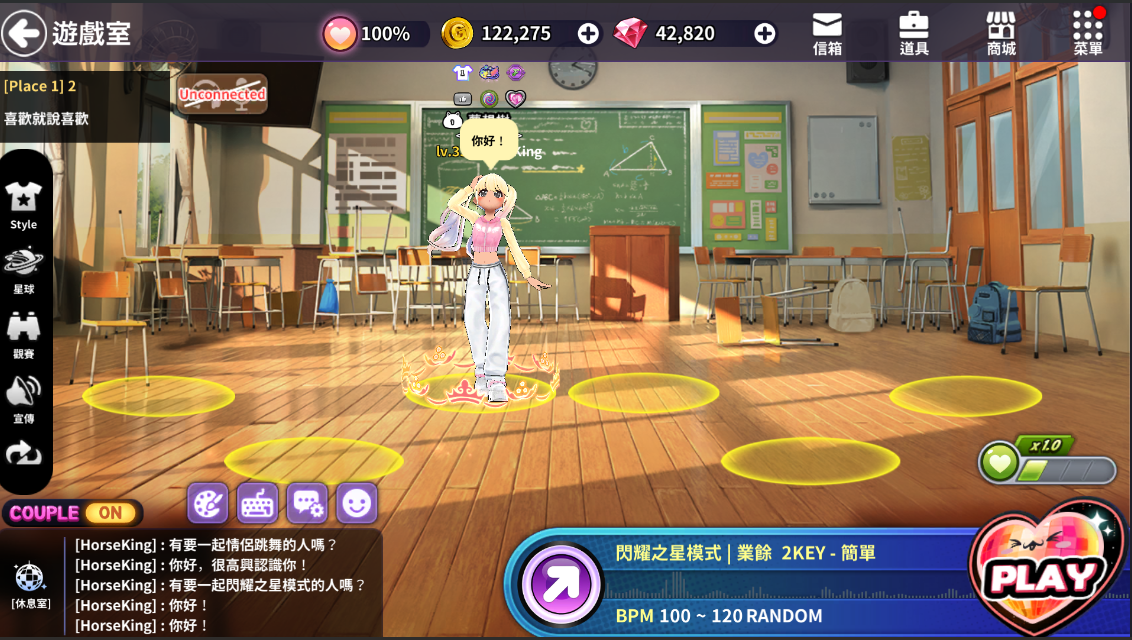Add more pink gems with plus button
The image size is (1132, 640).
click(x=765, y=33)
